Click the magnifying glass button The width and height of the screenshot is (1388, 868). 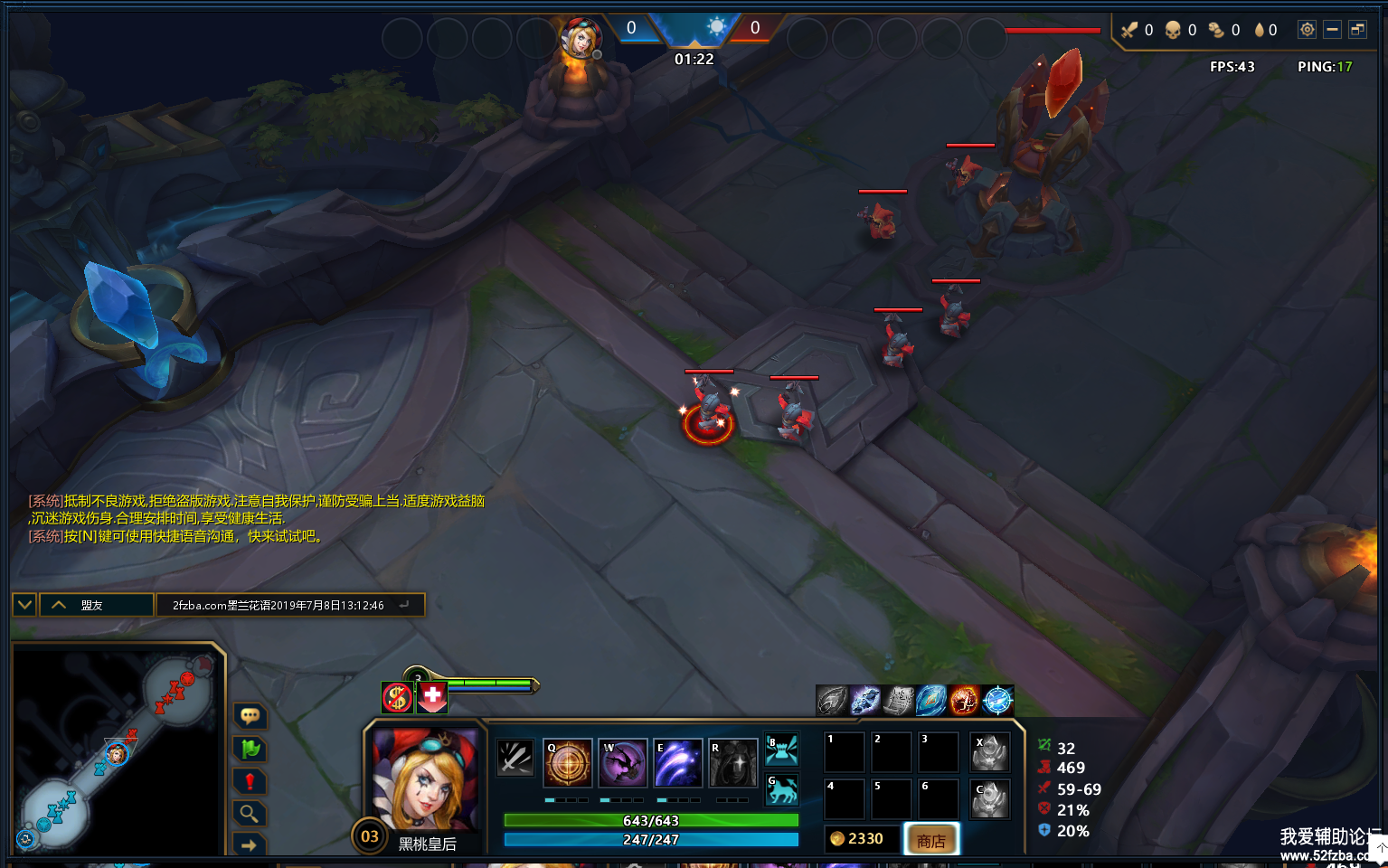(x=250, y=814)
